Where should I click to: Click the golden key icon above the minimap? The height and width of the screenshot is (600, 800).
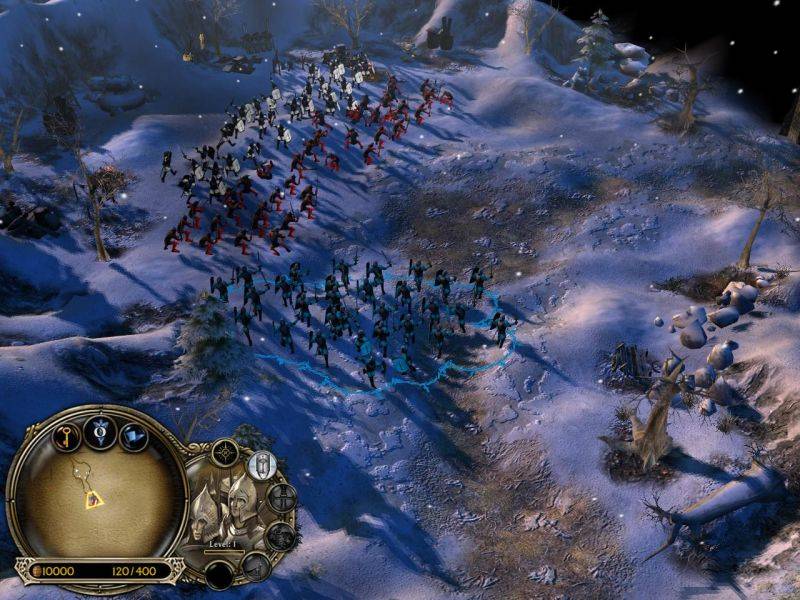point(67,437)
